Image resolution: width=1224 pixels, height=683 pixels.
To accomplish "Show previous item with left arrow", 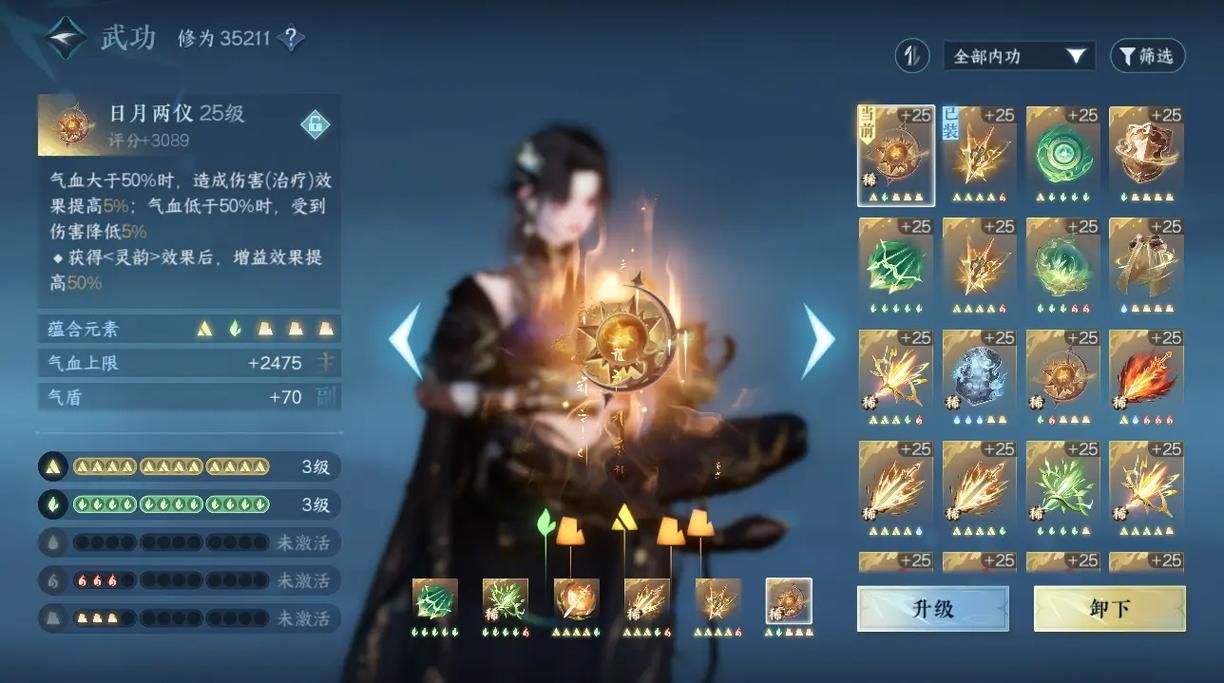I will coord(405,340).
